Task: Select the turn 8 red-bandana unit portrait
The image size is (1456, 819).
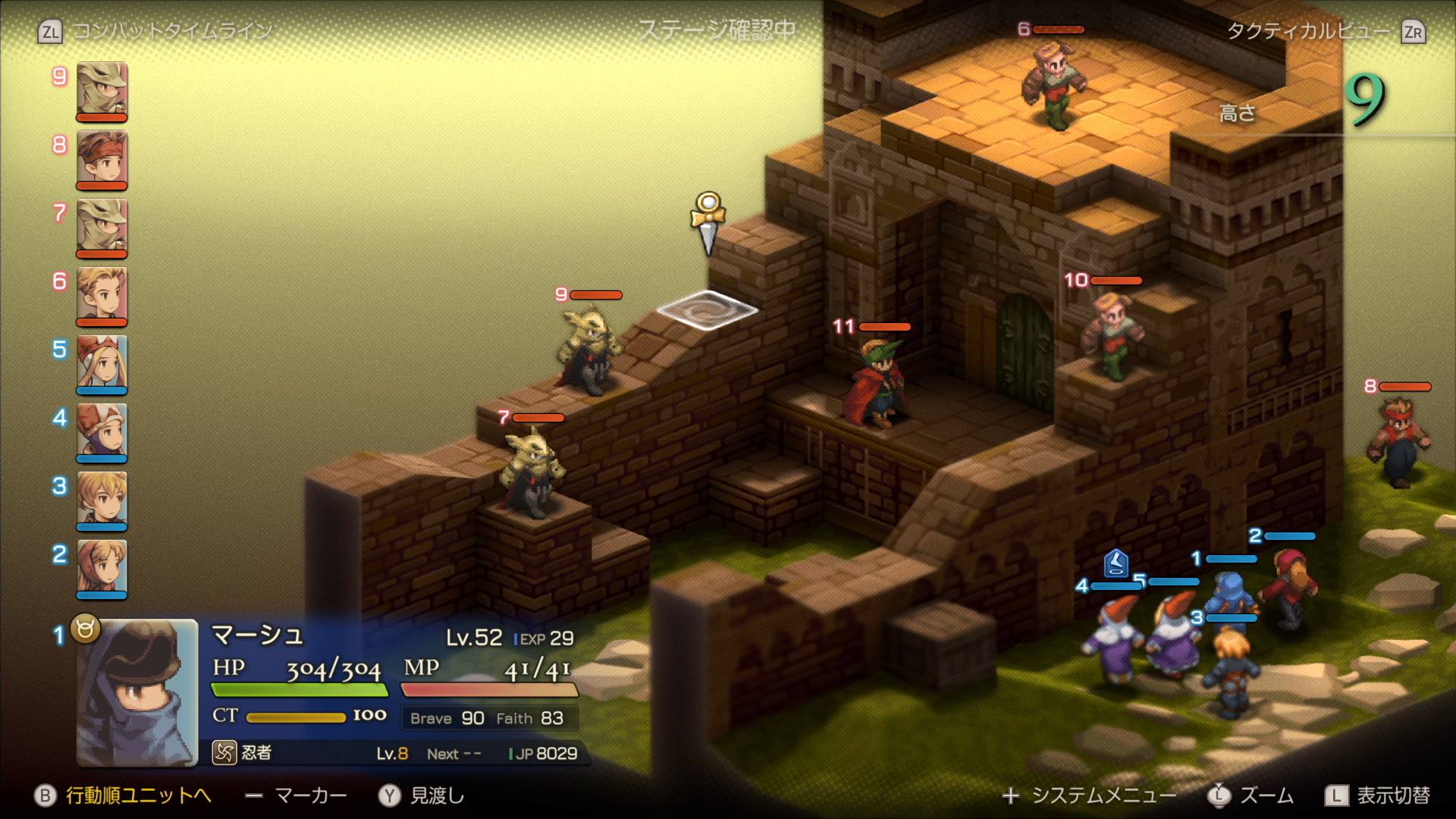Action: (x=102, y=158)
